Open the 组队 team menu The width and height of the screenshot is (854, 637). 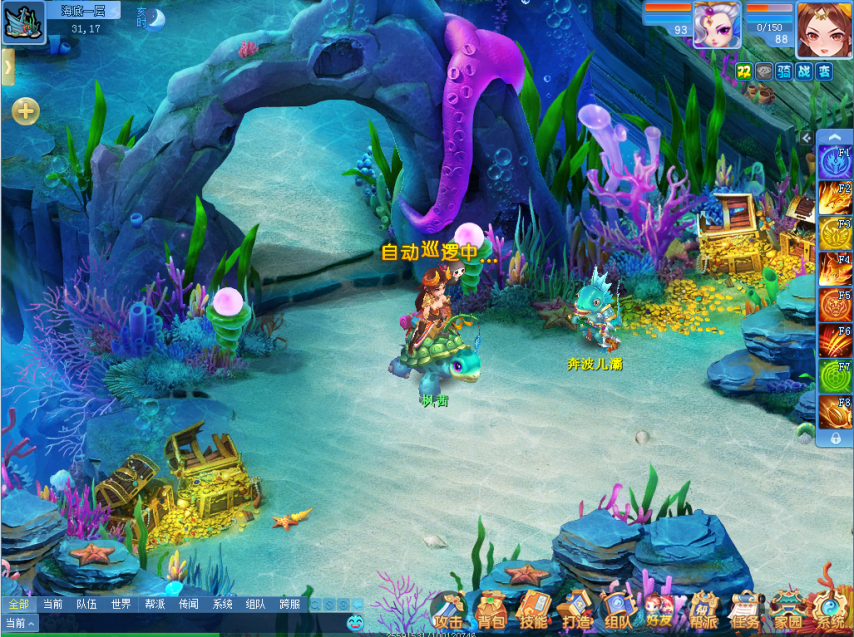pos(618,610)
